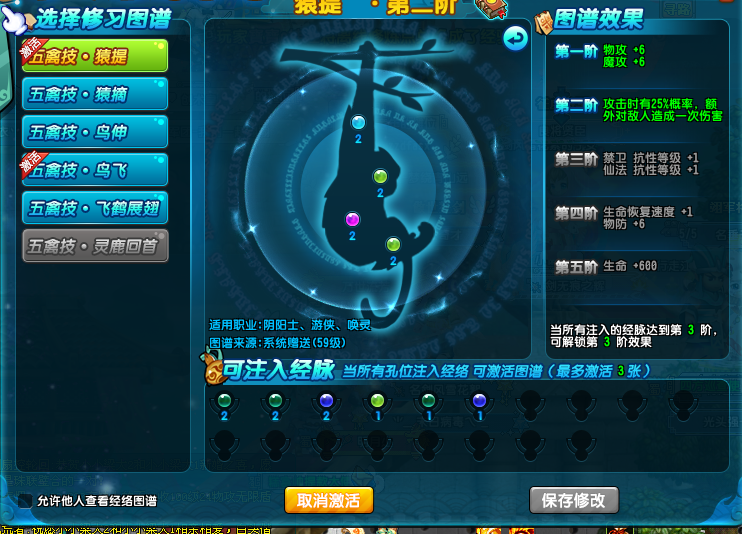Click the round blue return arrow button

pyautogui.click(x=515, y=39)
